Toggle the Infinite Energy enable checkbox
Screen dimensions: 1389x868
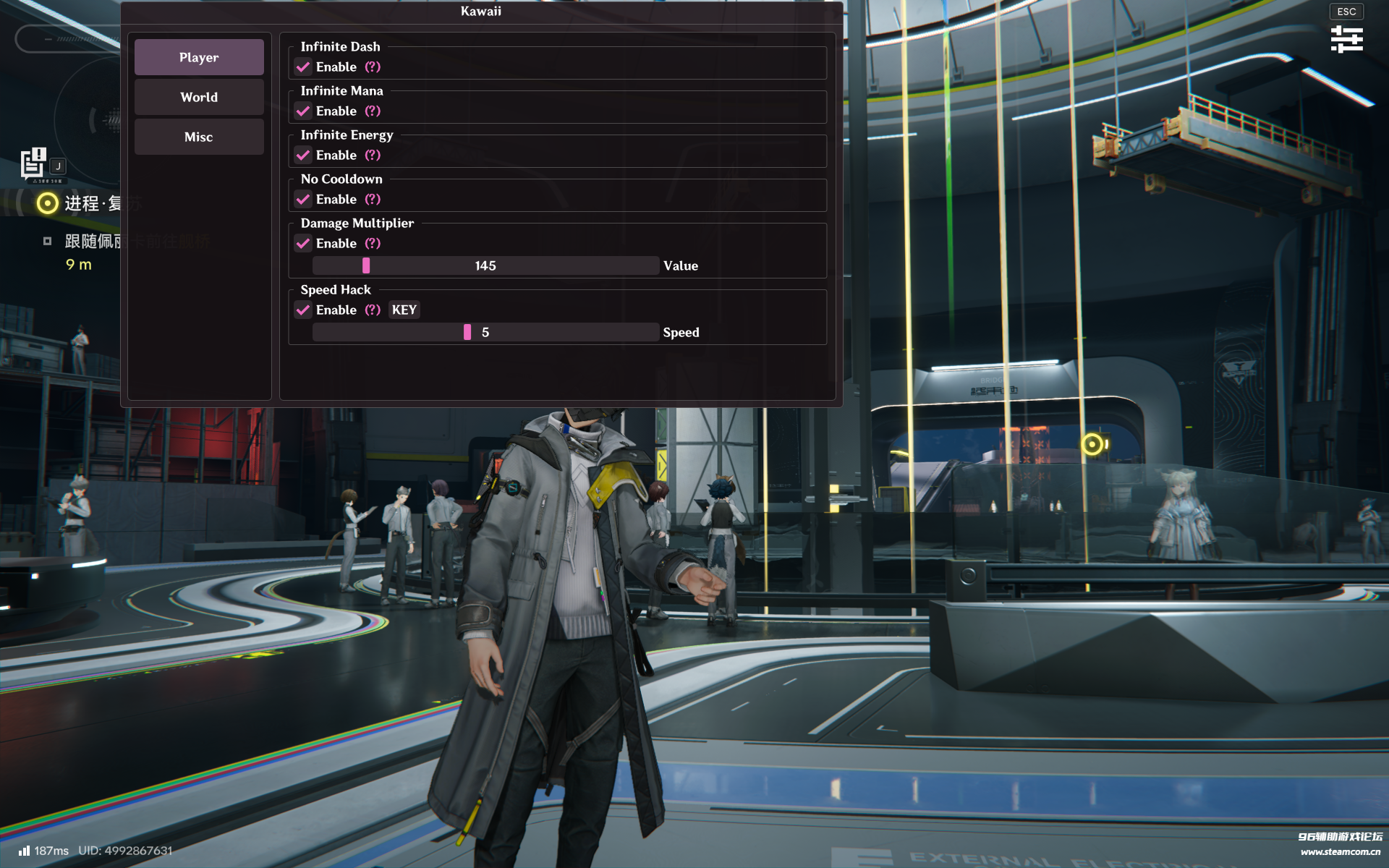tap(303, 156)
